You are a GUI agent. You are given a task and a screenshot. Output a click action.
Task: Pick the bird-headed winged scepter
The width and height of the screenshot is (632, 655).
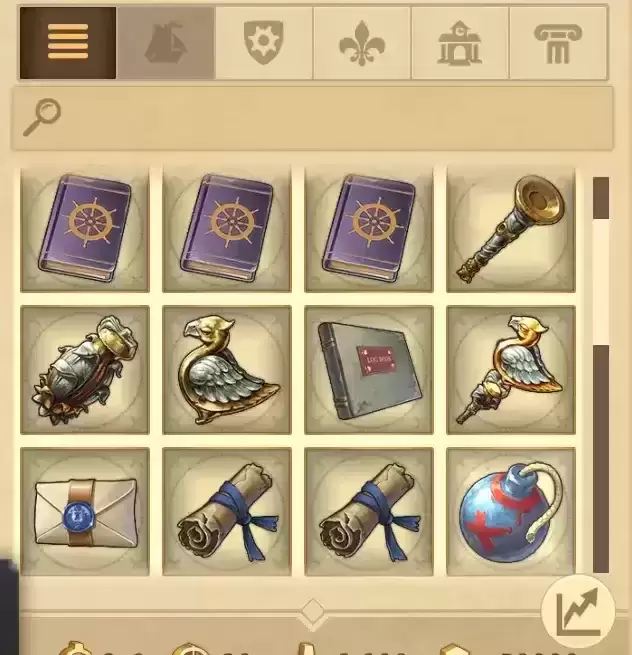[510, 370]
